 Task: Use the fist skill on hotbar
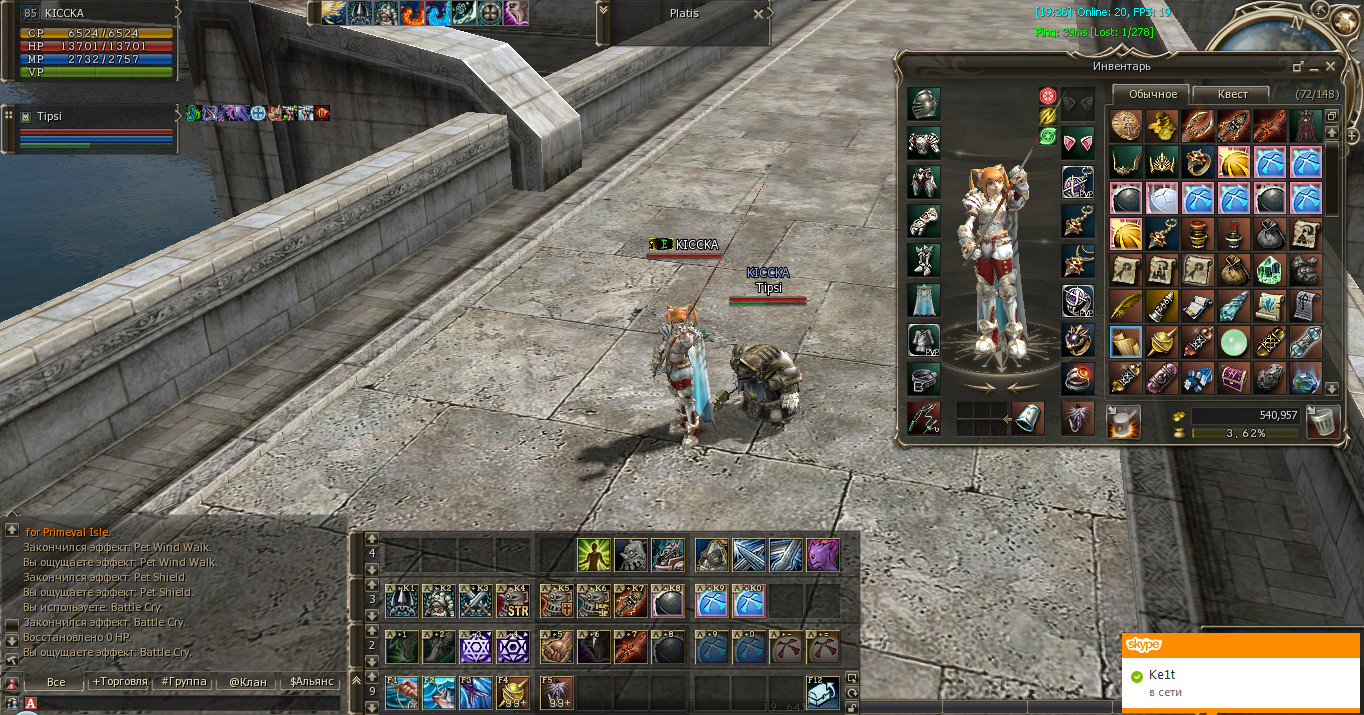[x=557, y=648]
